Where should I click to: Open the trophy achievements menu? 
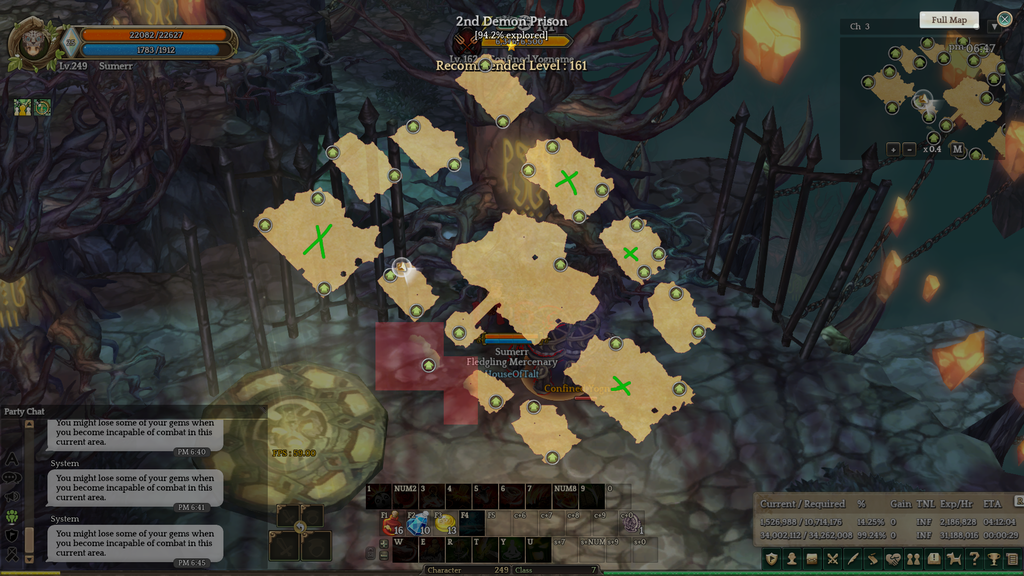(x=994, y=559)
